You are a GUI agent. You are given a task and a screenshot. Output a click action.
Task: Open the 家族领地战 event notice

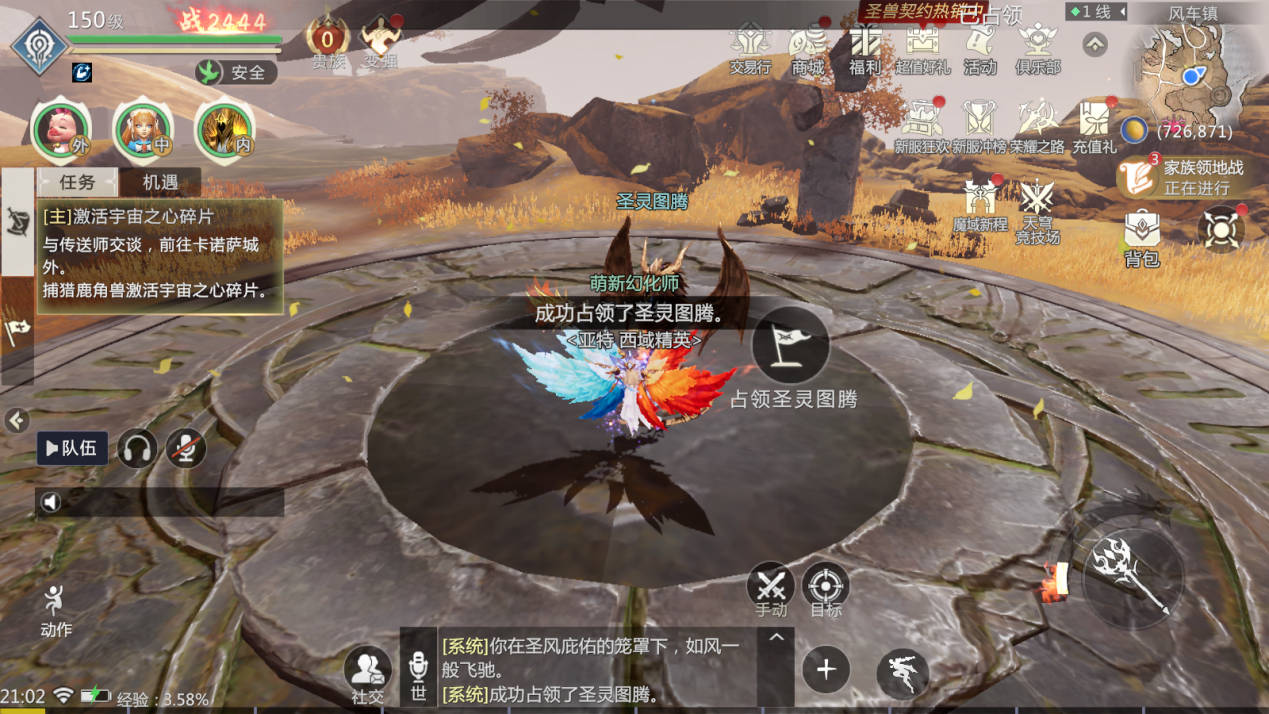coord(1180,177)
